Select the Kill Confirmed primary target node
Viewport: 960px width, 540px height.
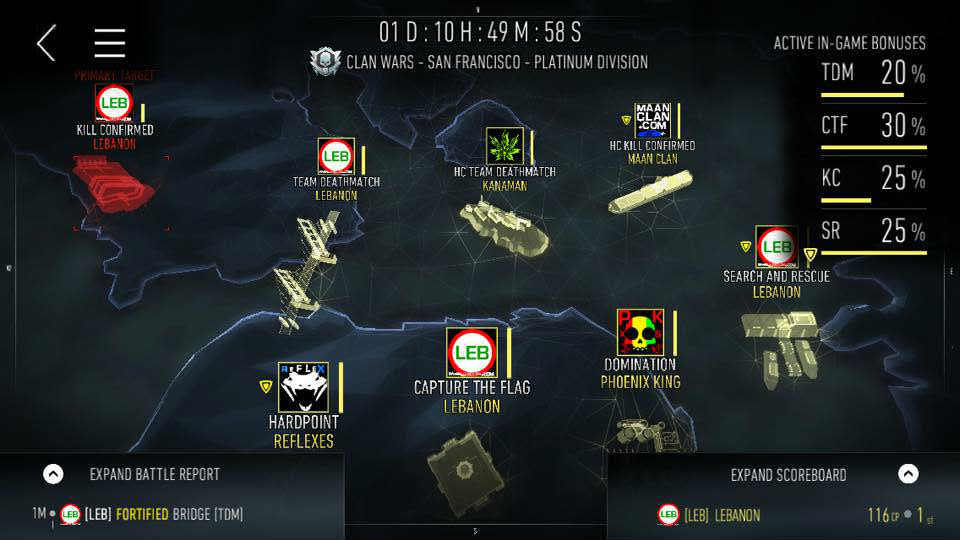(114, 103)
